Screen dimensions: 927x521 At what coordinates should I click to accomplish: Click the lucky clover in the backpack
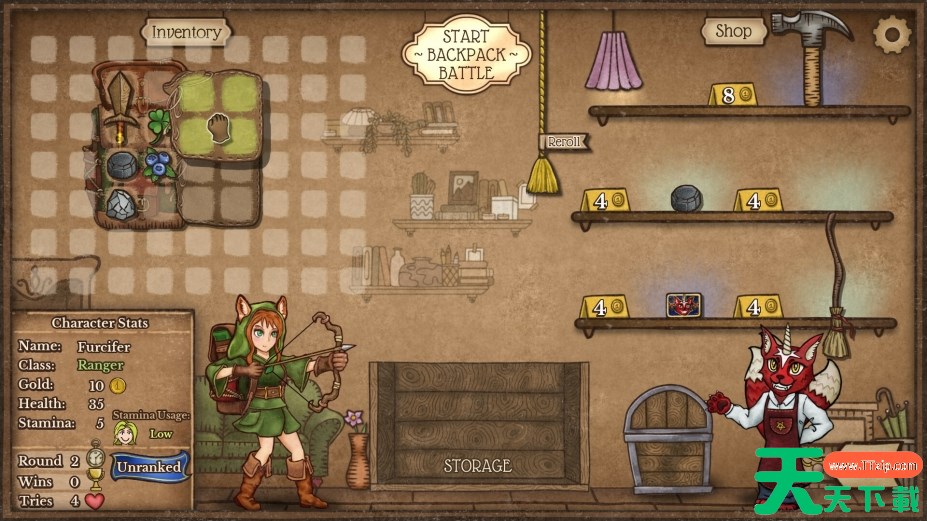point(158,124)
